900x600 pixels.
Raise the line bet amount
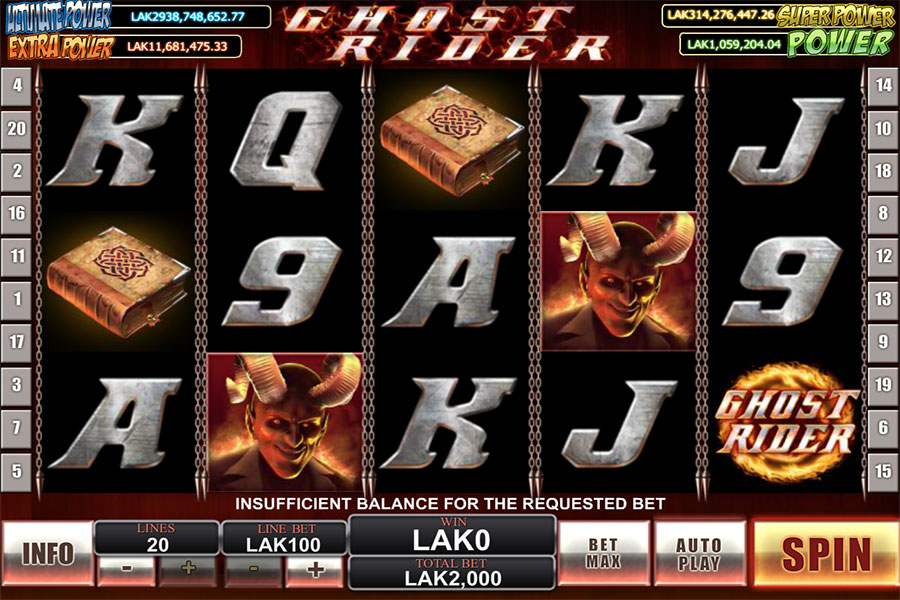click(316, 571)
